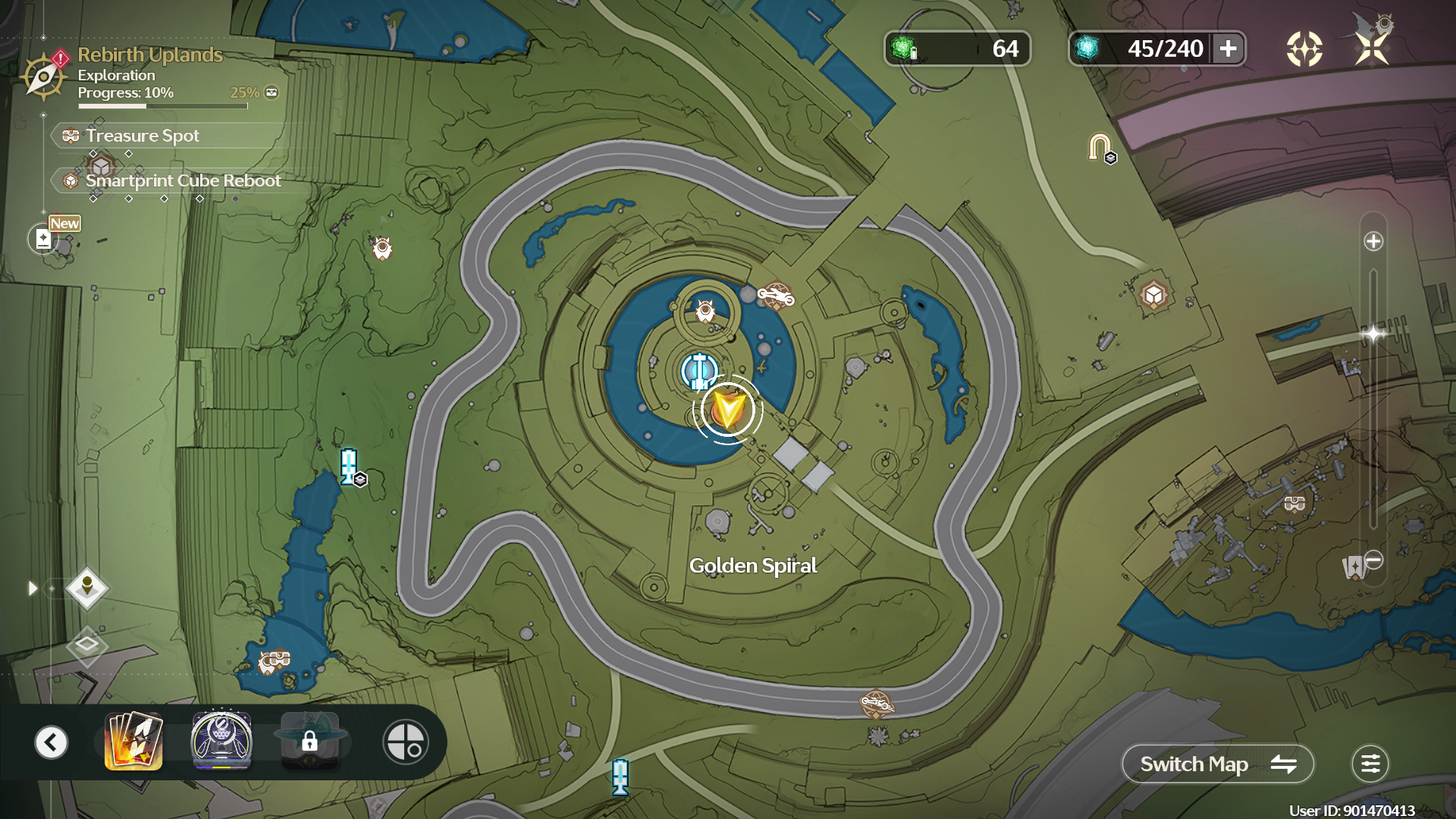Open the New podcast icon on the left edge
The image size is (1456, 819).
point(44,237)
